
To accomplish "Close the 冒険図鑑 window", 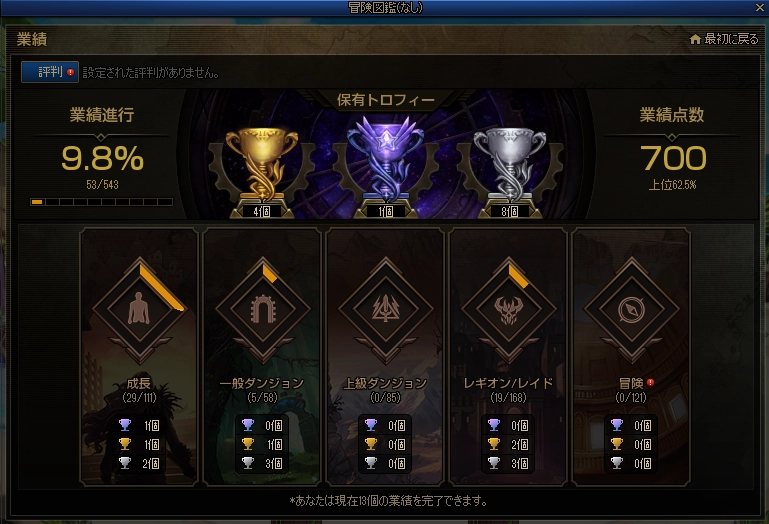I will (760, 8).
